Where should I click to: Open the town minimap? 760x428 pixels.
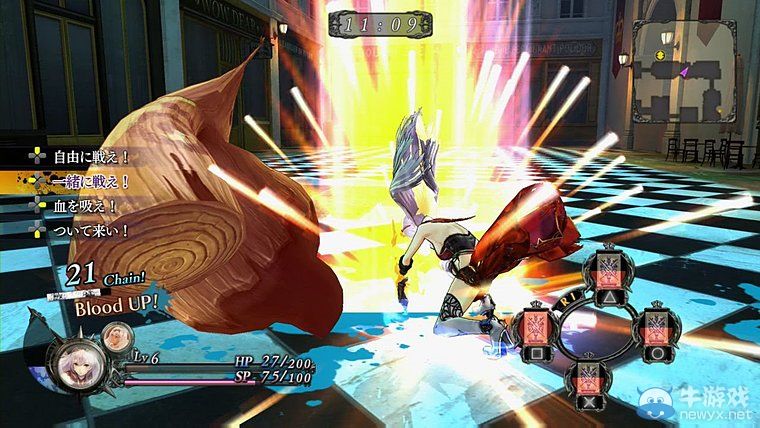pos(690,78)
